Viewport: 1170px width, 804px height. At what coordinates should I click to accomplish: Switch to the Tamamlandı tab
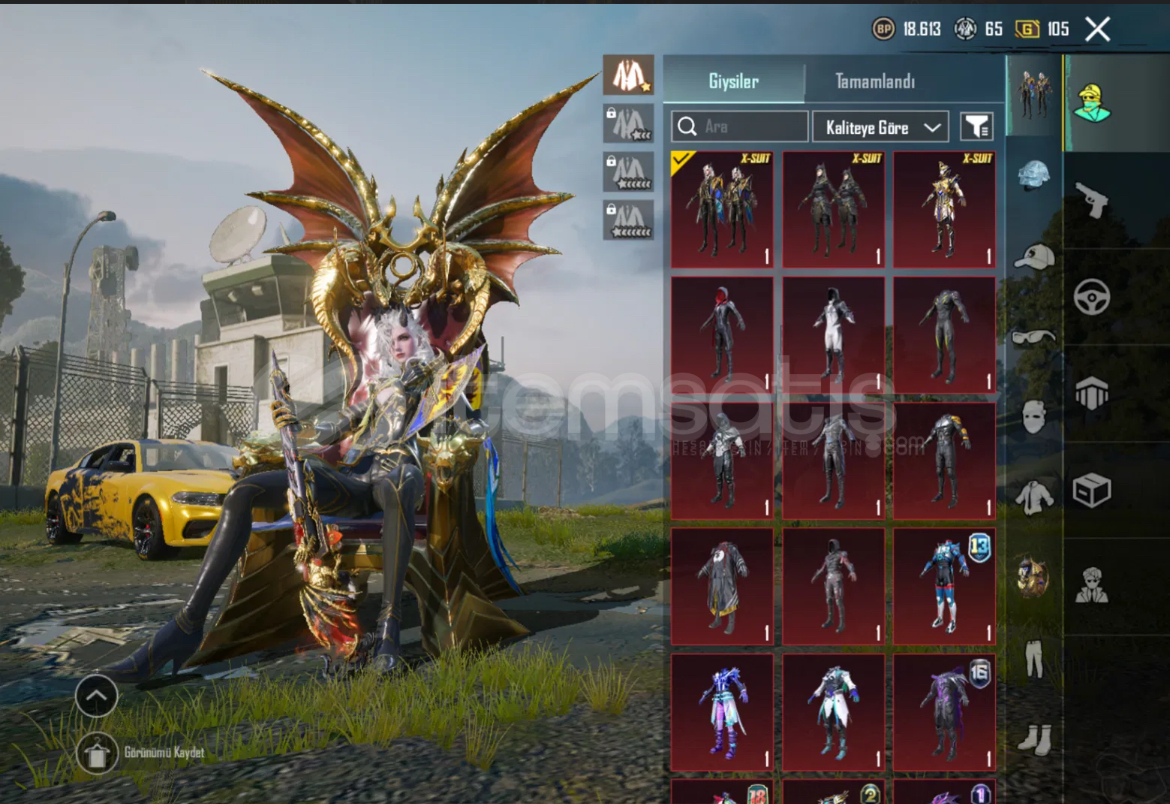click(875, 82)
